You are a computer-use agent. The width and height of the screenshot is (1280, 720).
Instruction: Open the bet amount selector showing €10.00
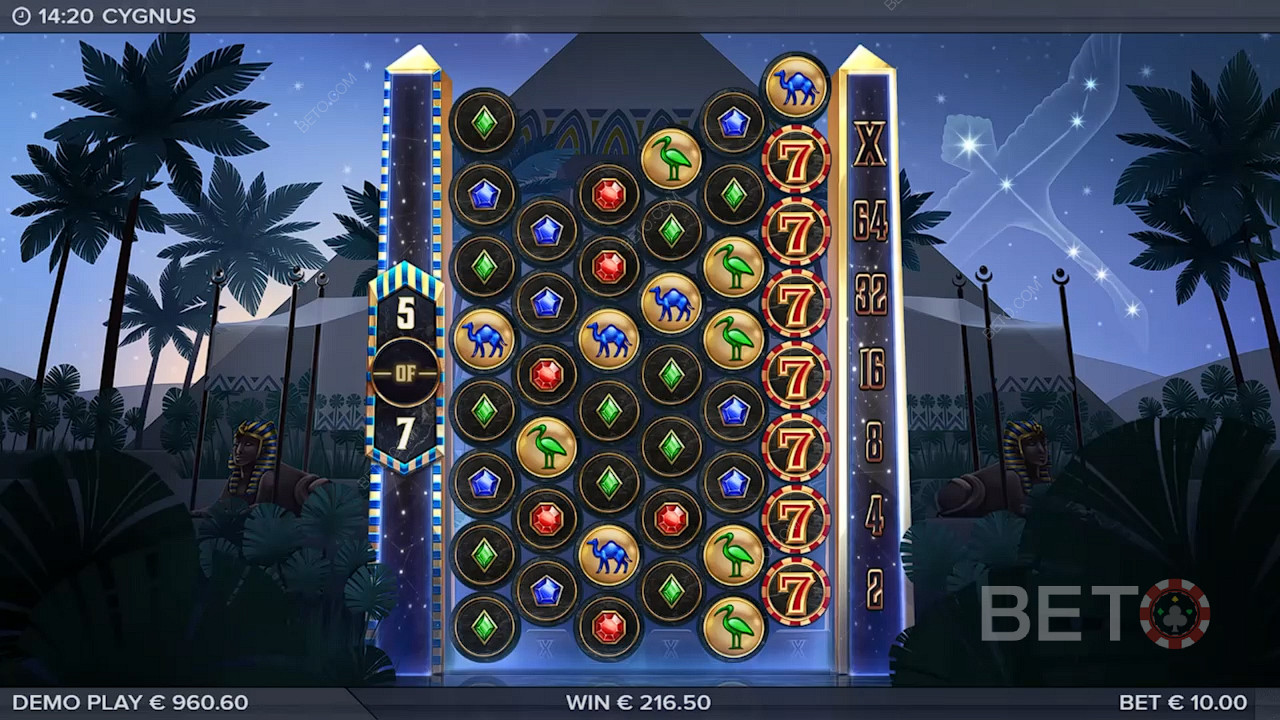[x=1183, y=702]
